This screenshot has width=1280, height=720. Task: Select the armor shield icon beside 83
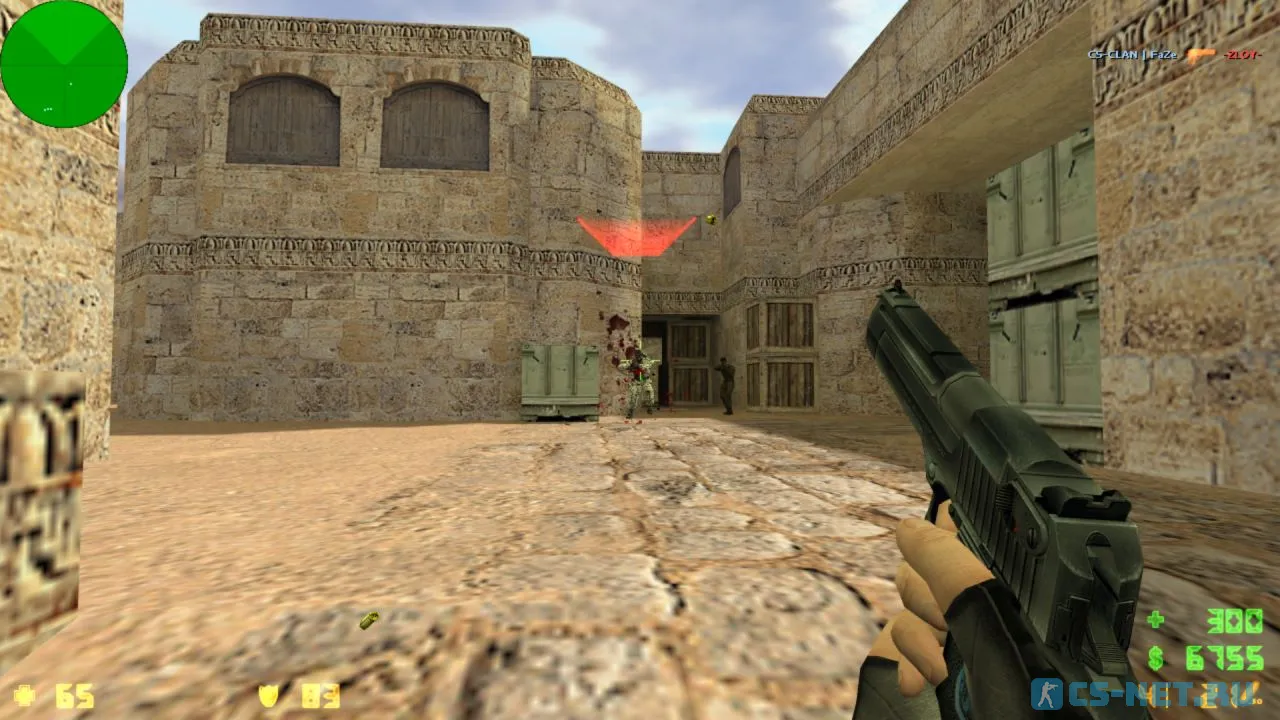tap(269, 696)
